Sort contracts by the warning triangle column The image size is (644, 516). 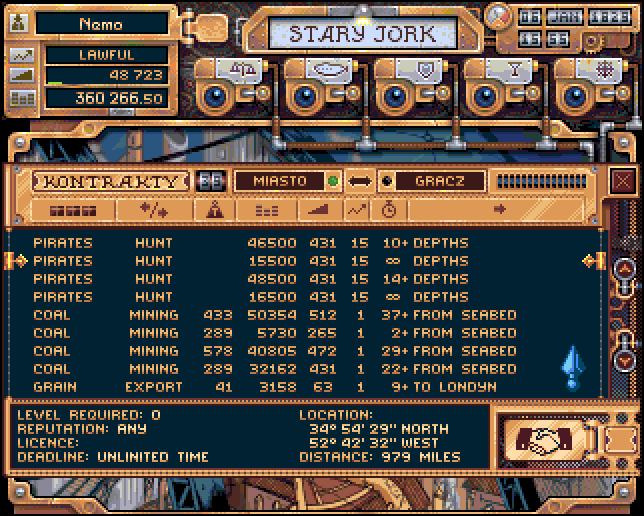click(x=214, y=210)
